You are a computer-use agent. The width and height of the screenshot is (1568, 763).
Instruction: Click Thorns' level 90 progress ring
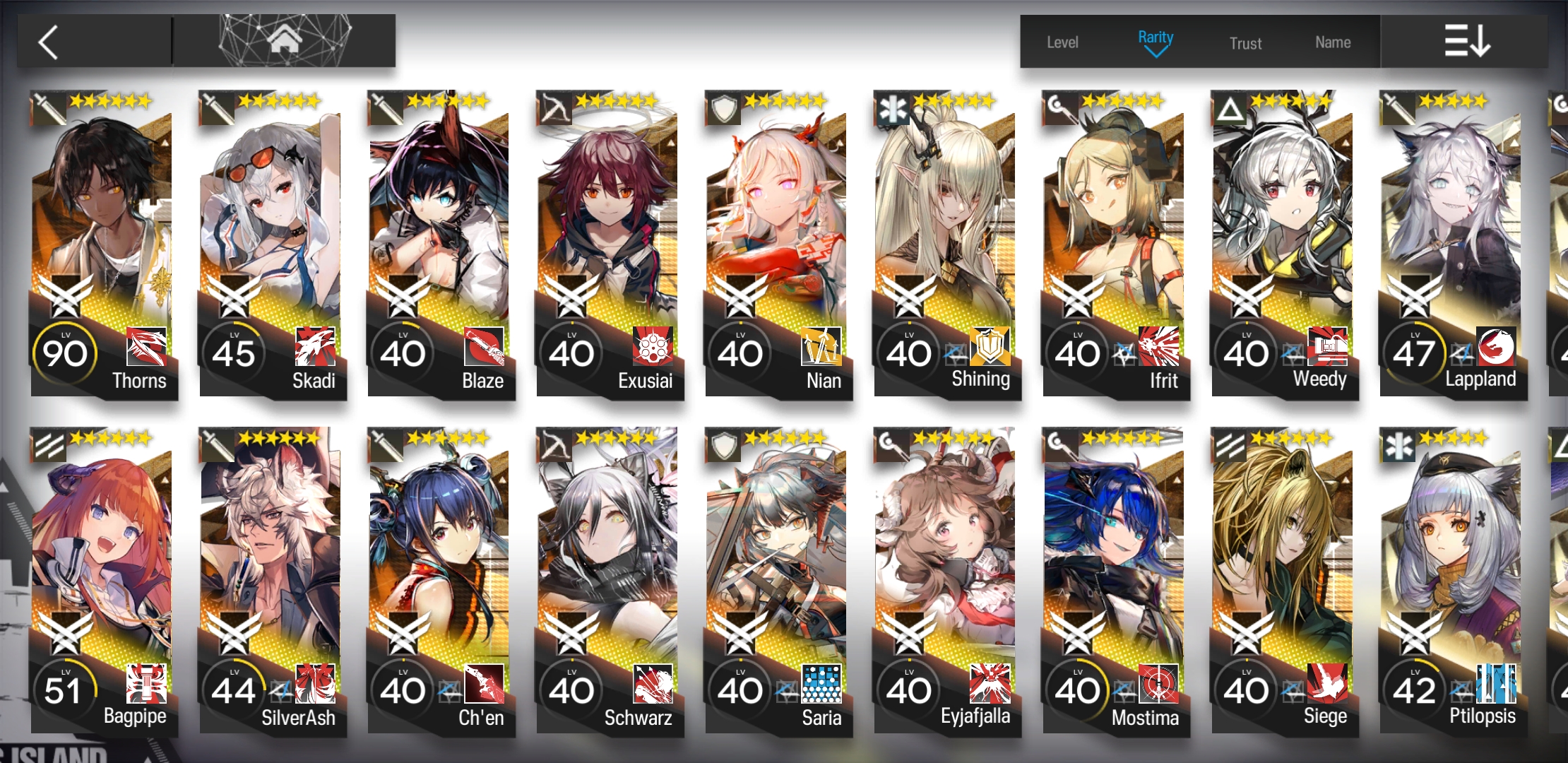[66, 353]
